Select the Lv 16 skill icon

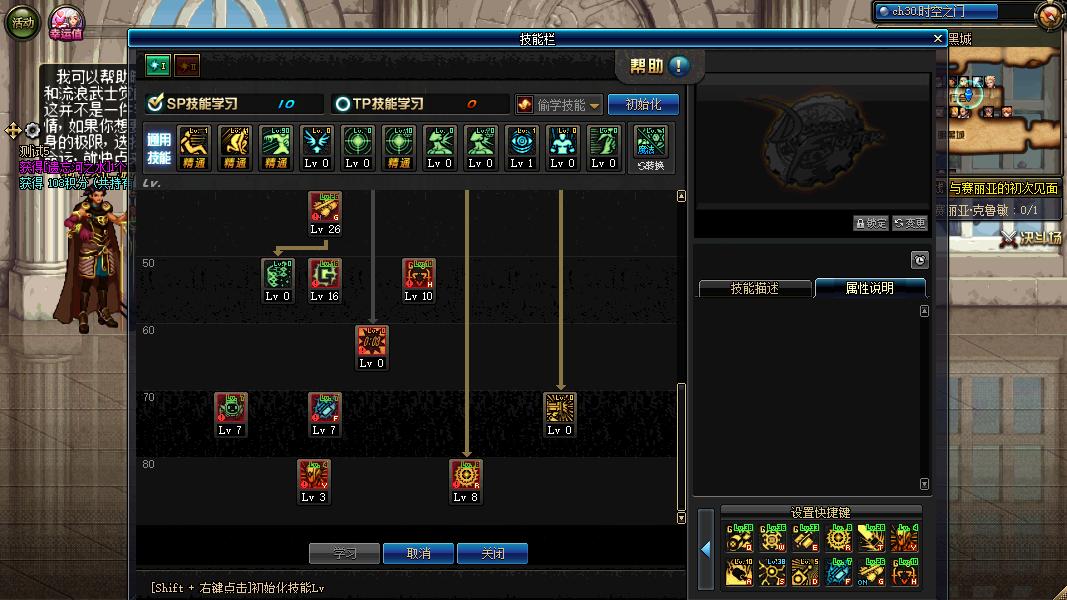tap(325, 276)
